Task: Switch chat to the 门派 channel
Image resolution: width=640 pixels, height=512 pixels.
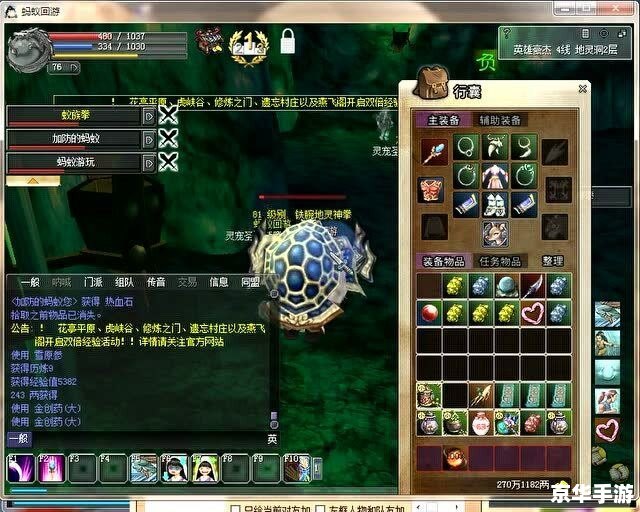Action: pos(93,282)
